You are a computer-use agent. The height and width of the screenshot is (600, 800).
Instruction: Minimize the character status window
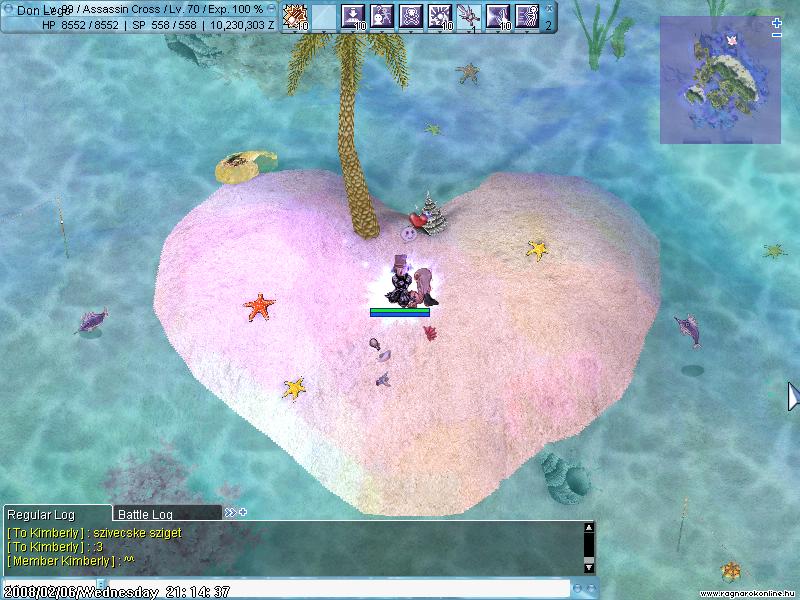point(271,8)
